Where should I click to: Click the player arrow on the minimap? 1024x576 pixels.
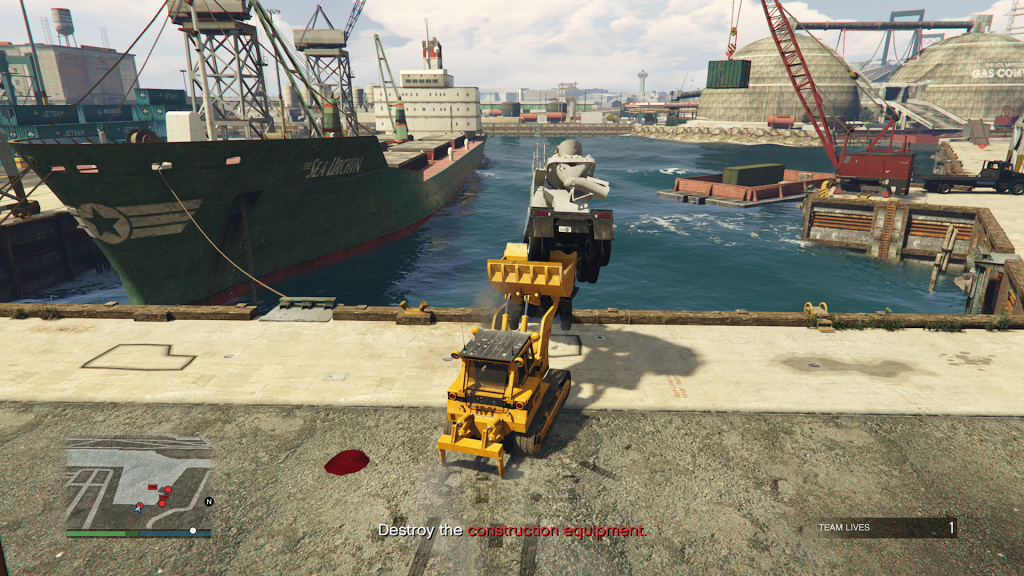coord(139,508)
